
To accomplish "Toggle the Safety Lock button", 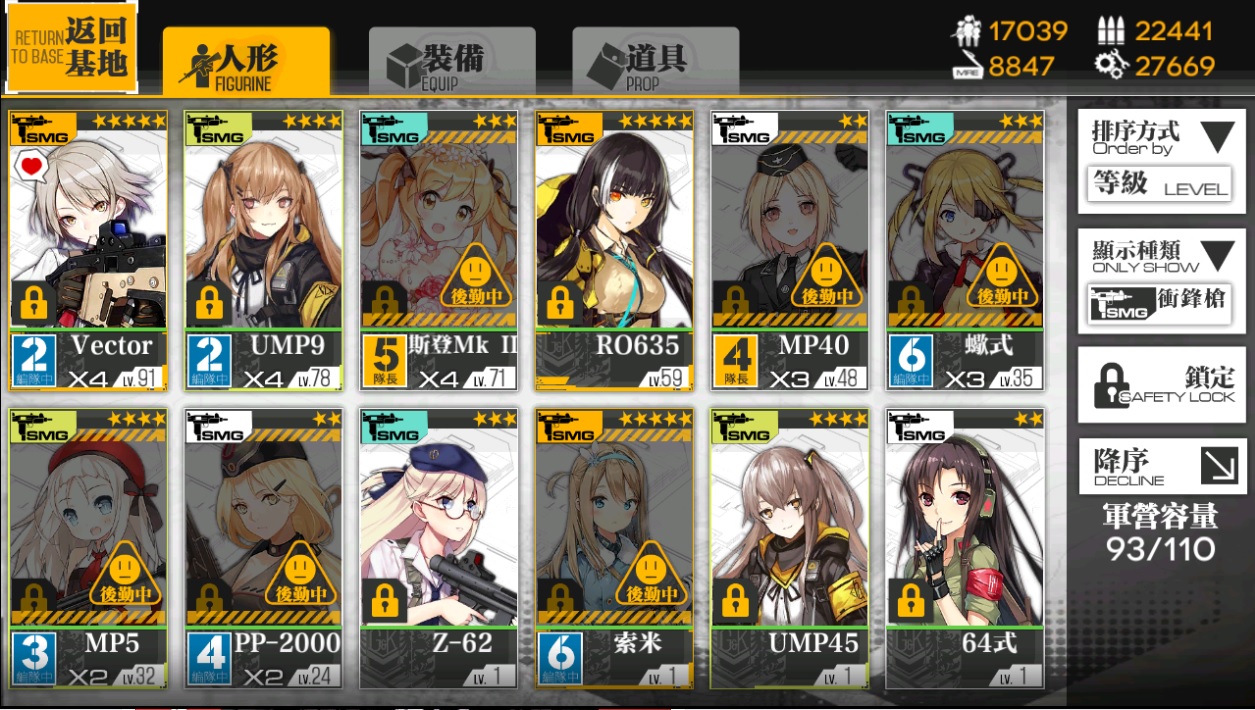I will pos(1161,385).
